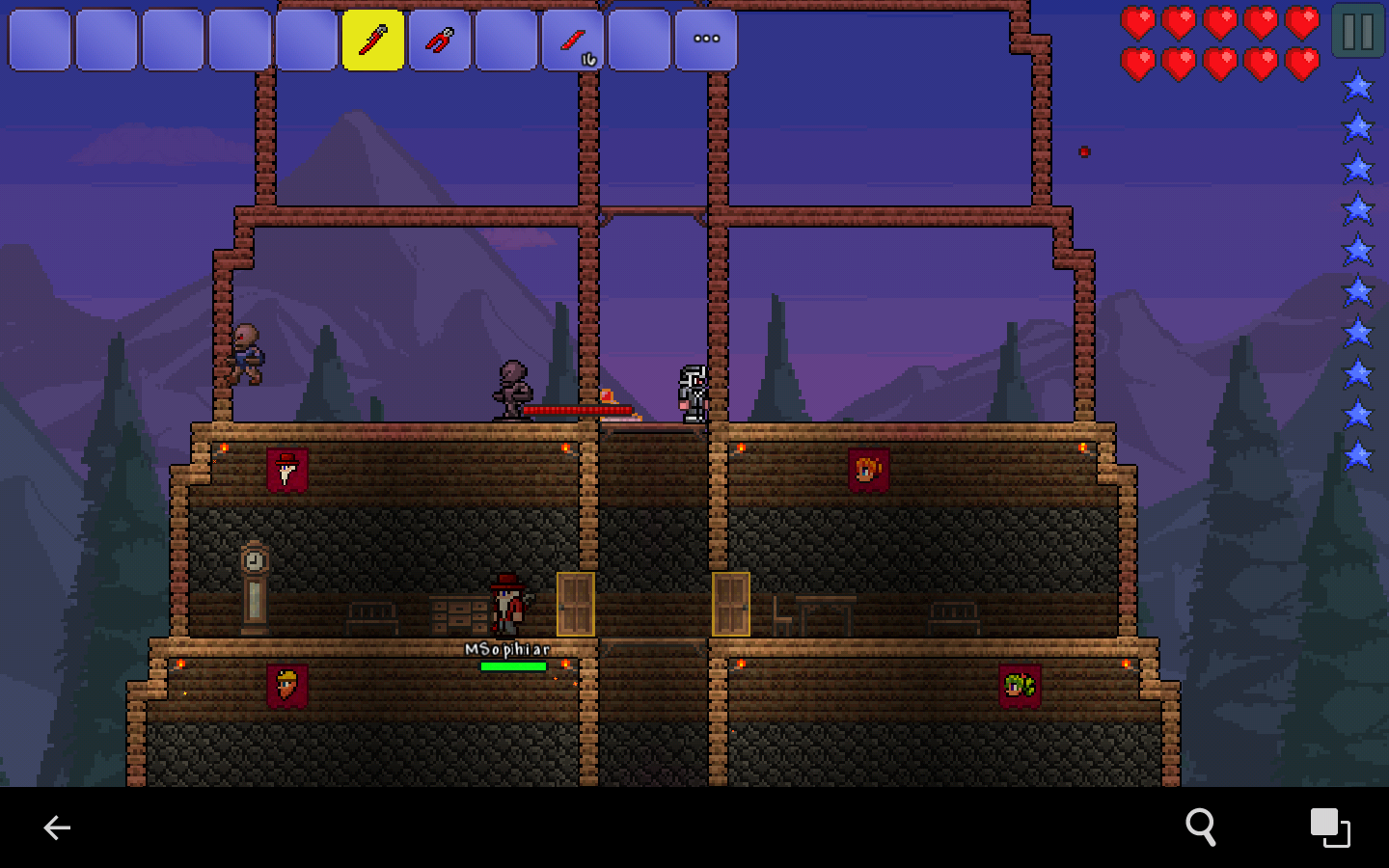
Task: Tap the topmost mana star on the right
Action: tap(1357, 86)
